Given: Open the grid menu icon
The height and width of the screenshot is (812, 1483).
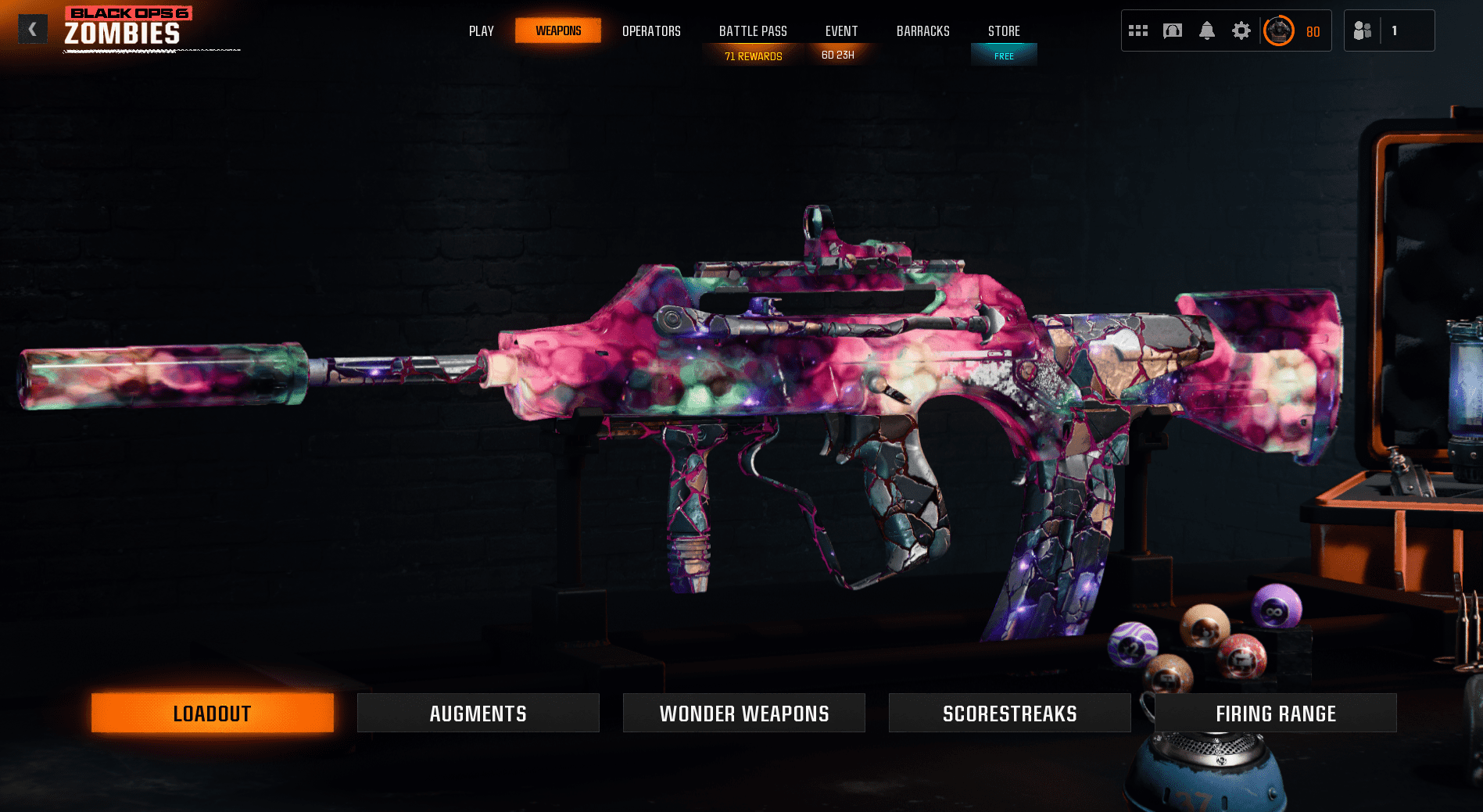Looking at the screenshot, I should click(x=1138, y=30).
